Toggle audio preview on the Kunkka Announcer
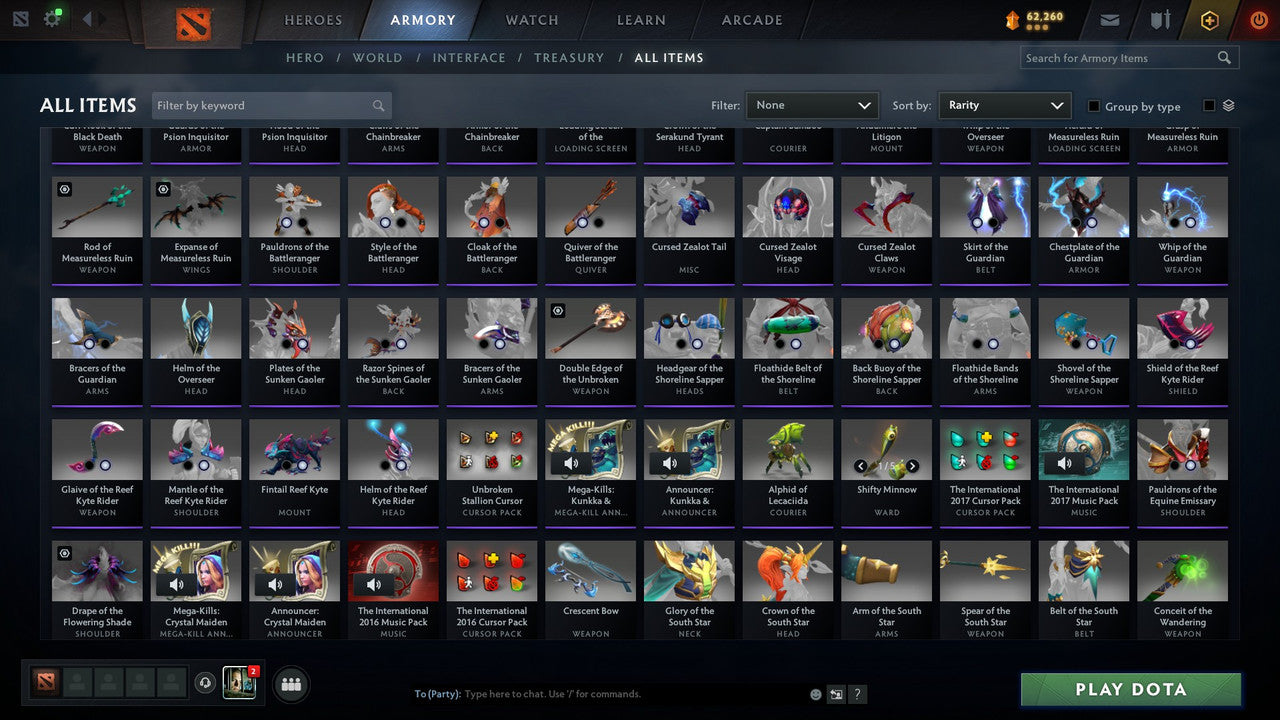 670,463
